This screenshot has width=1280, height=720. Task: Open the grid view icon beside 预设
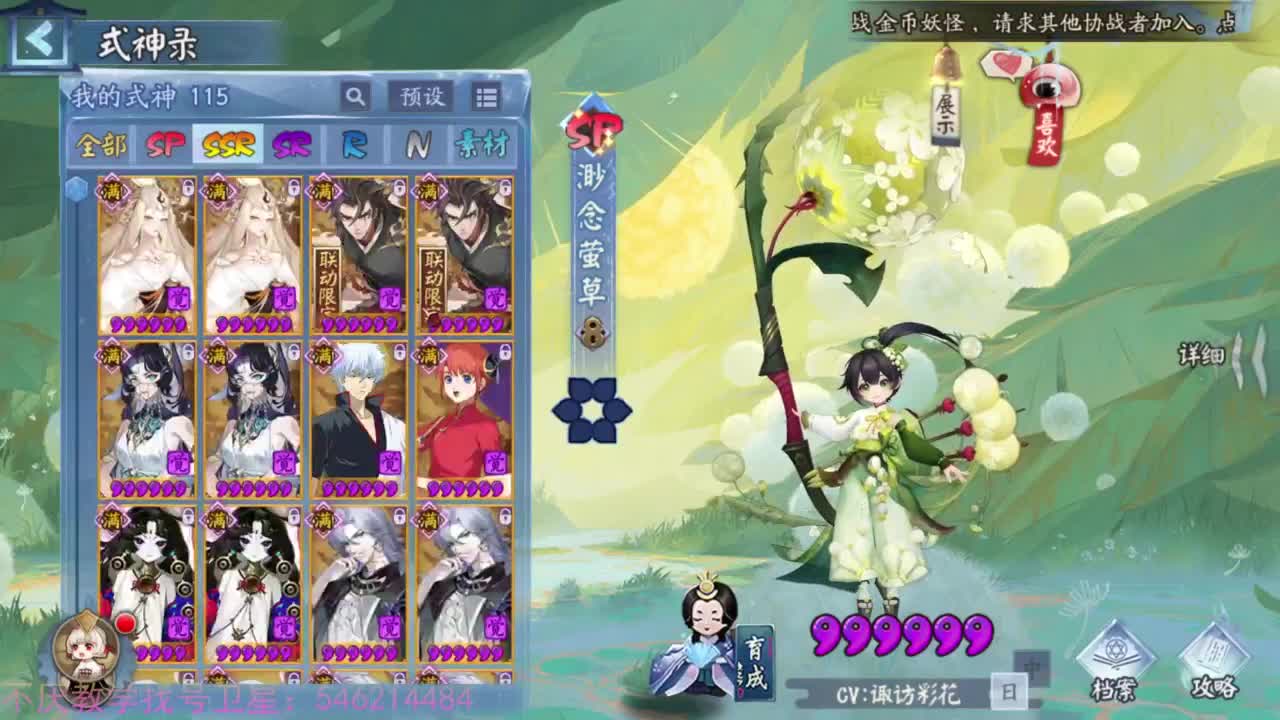tap(487, 96)
